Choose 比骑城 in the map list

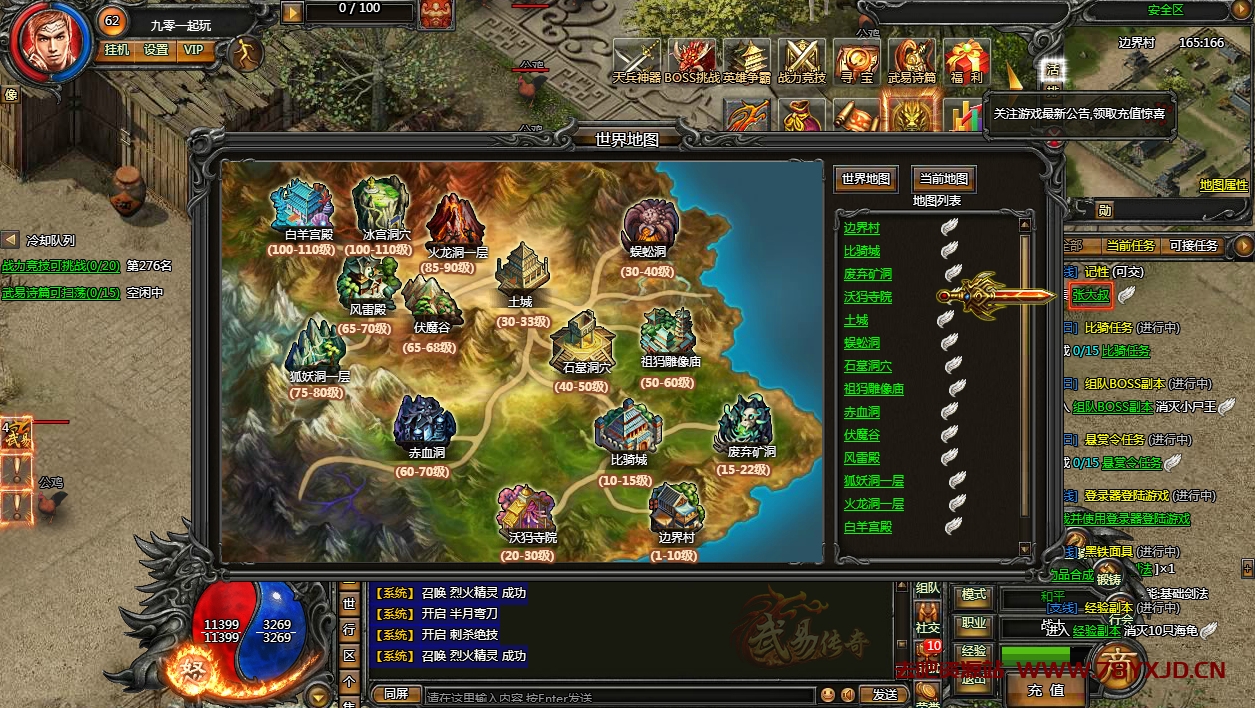[861, 251]
